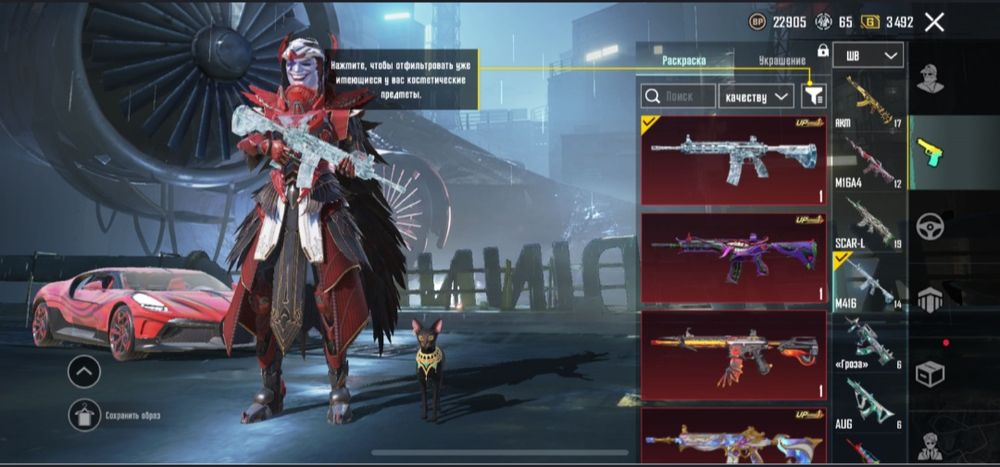
Task: Close the inventory with the X button
Action: [934, 22]
